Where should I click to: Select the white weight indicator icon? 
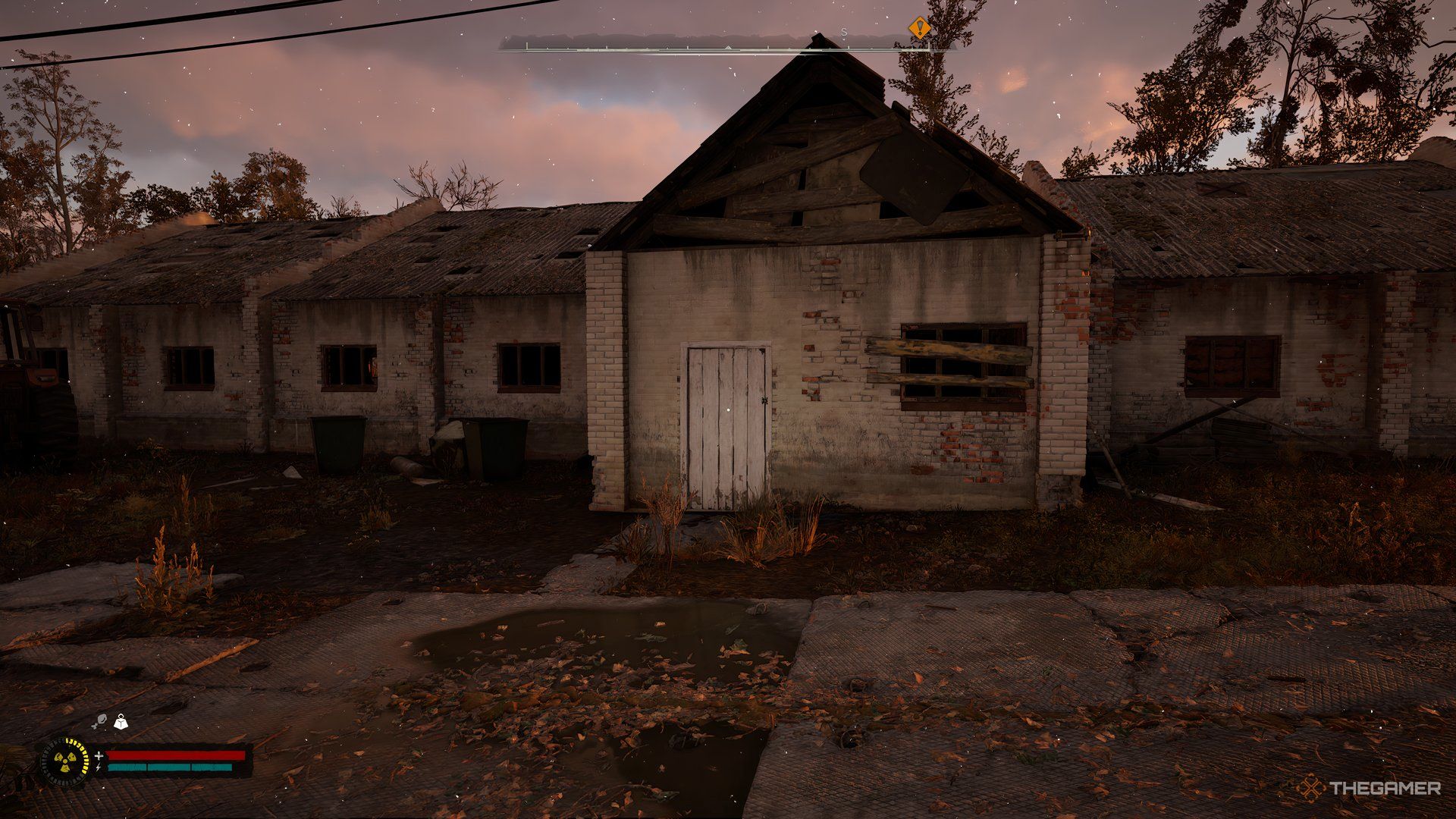(120, 721)
